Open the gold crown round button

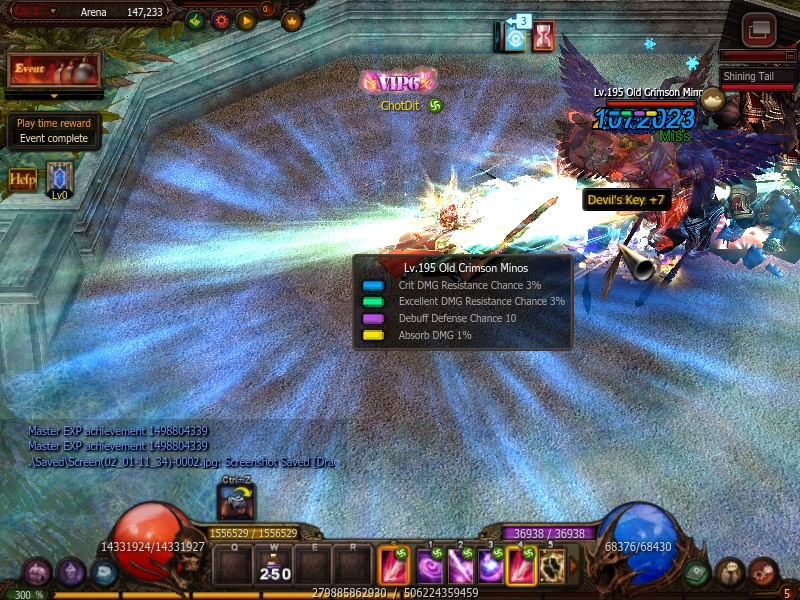point(292,19)
